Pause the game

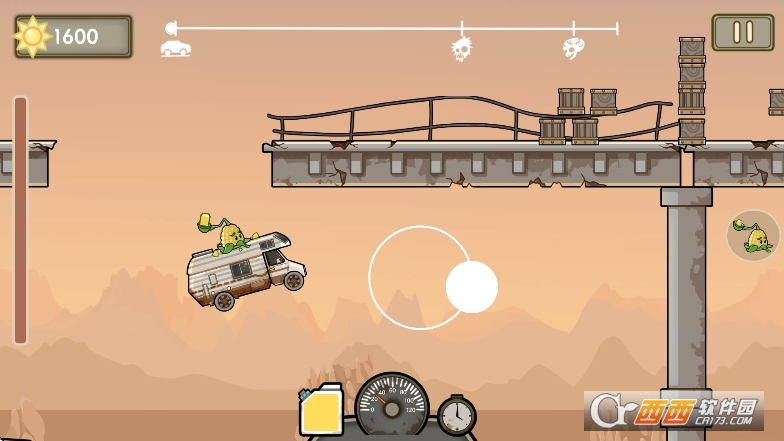pyautogui.click(x=742, y=32)
